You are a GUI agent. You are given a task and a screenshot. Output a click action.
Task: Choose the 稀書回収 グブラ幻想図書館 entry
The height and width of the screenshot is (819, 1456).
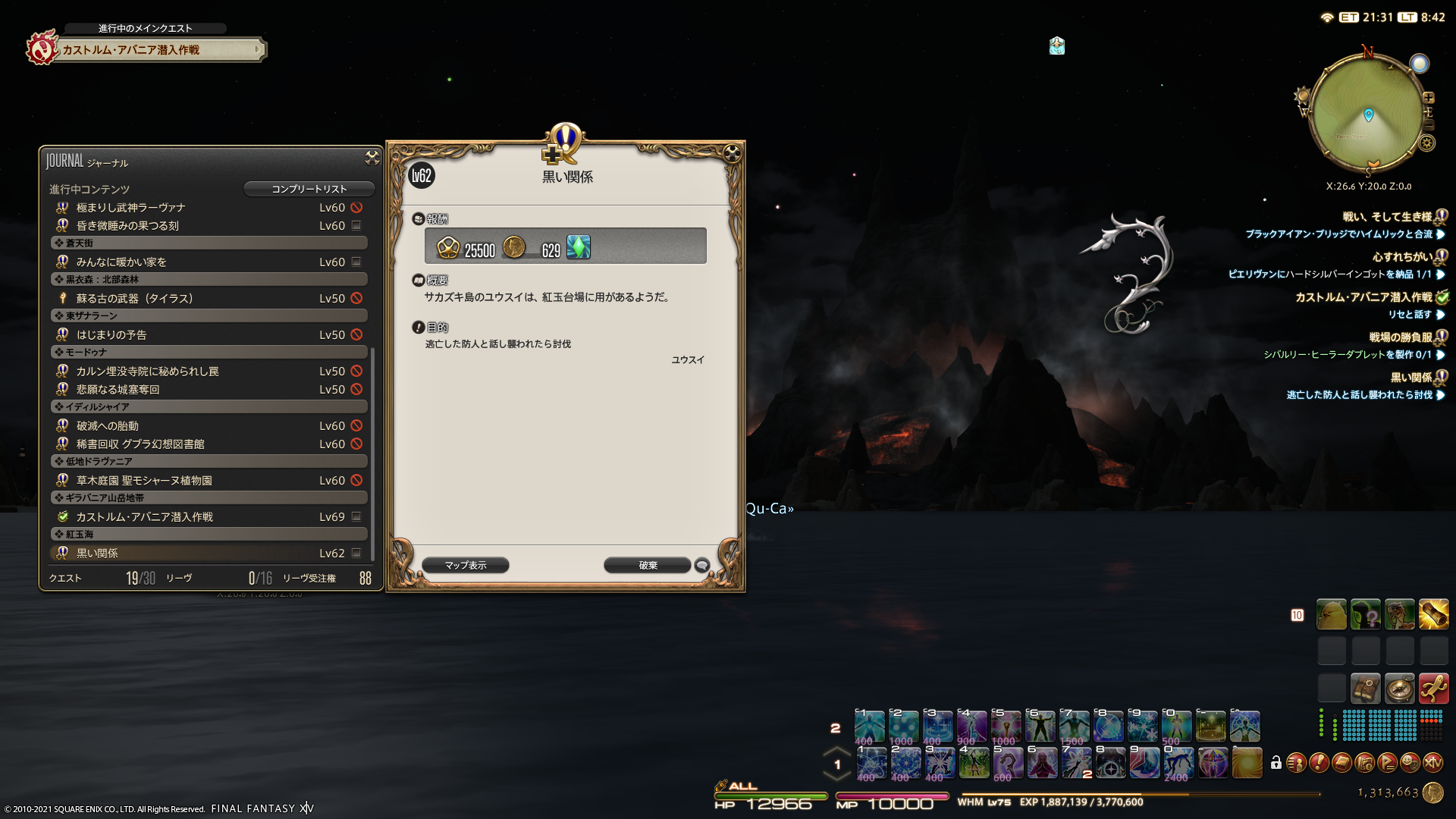pyautogui.click(x=140, y=444)
